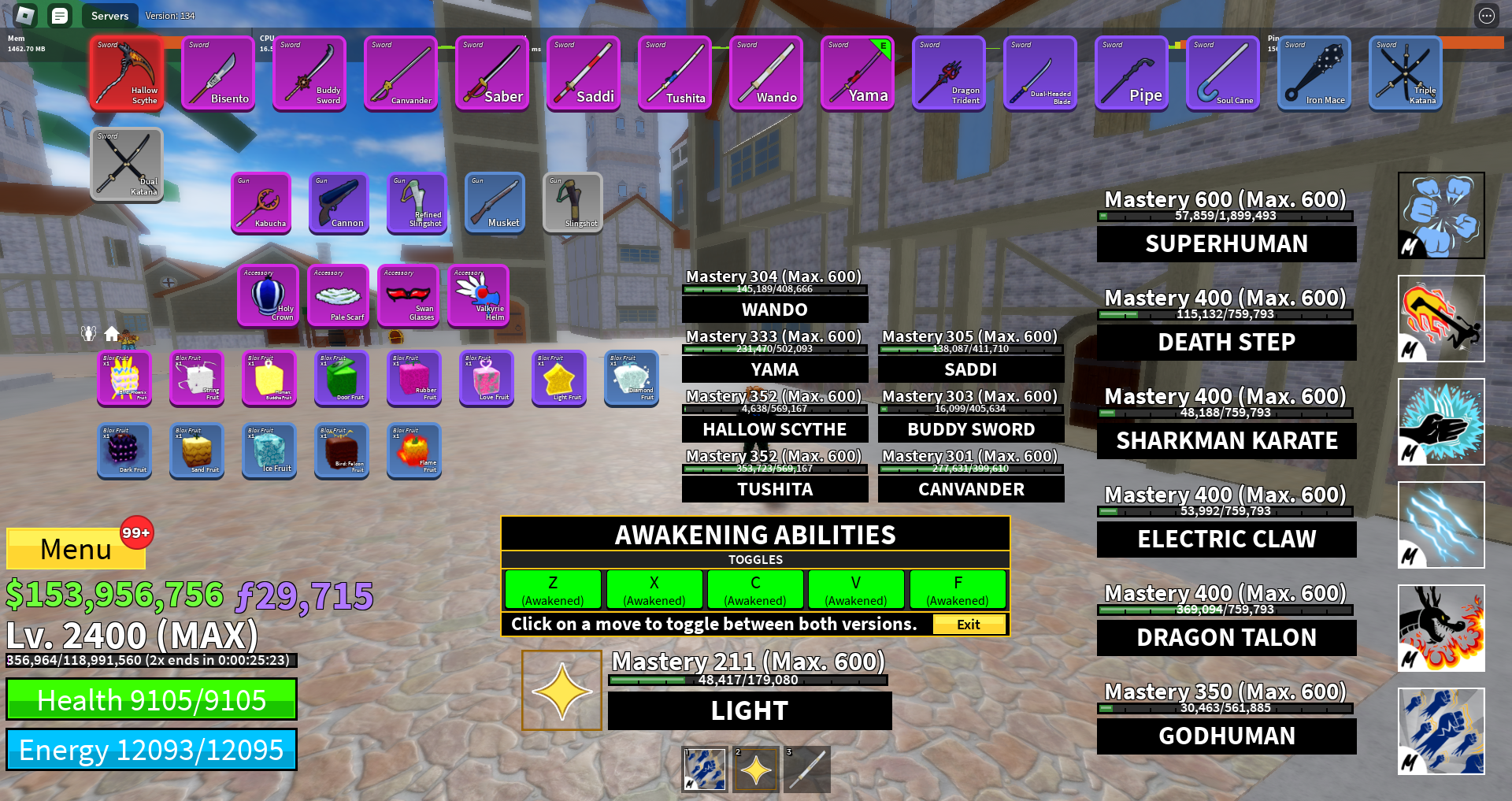Open the Roblox chat icon
Screen dimensions: 1512x801
[x=59, y=15]
